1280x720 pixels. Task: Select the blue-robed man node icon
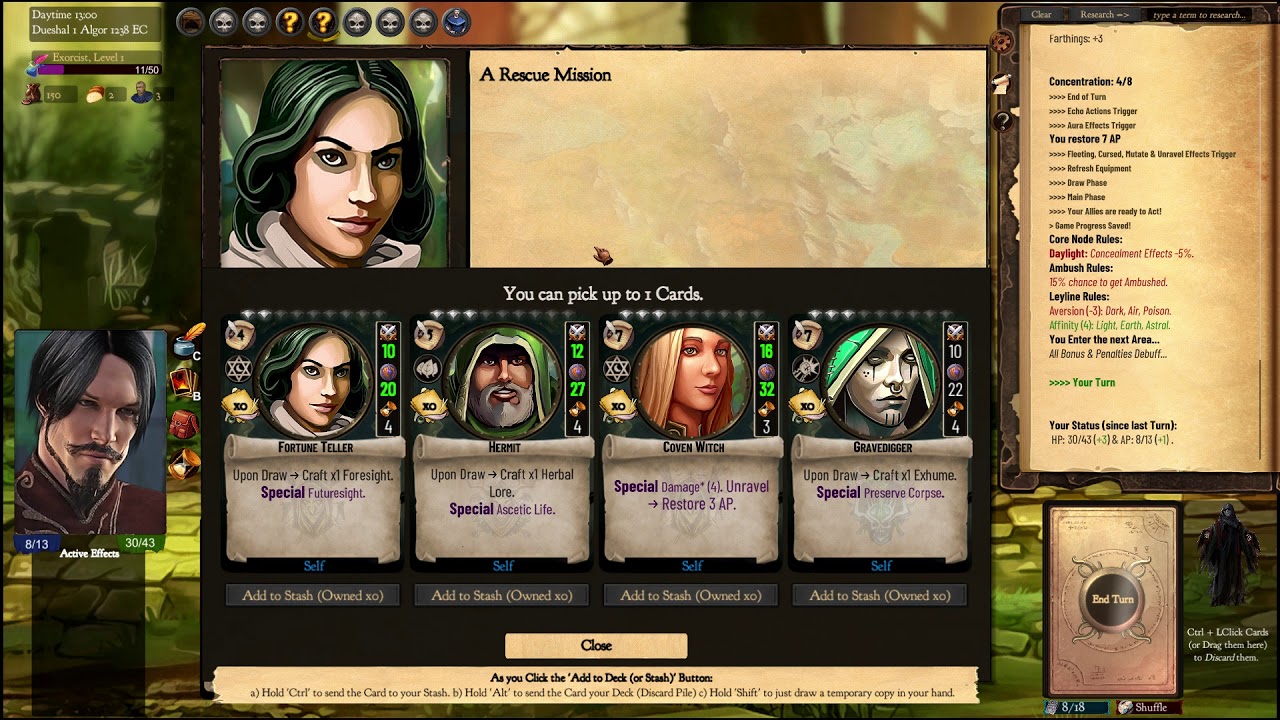457,21
